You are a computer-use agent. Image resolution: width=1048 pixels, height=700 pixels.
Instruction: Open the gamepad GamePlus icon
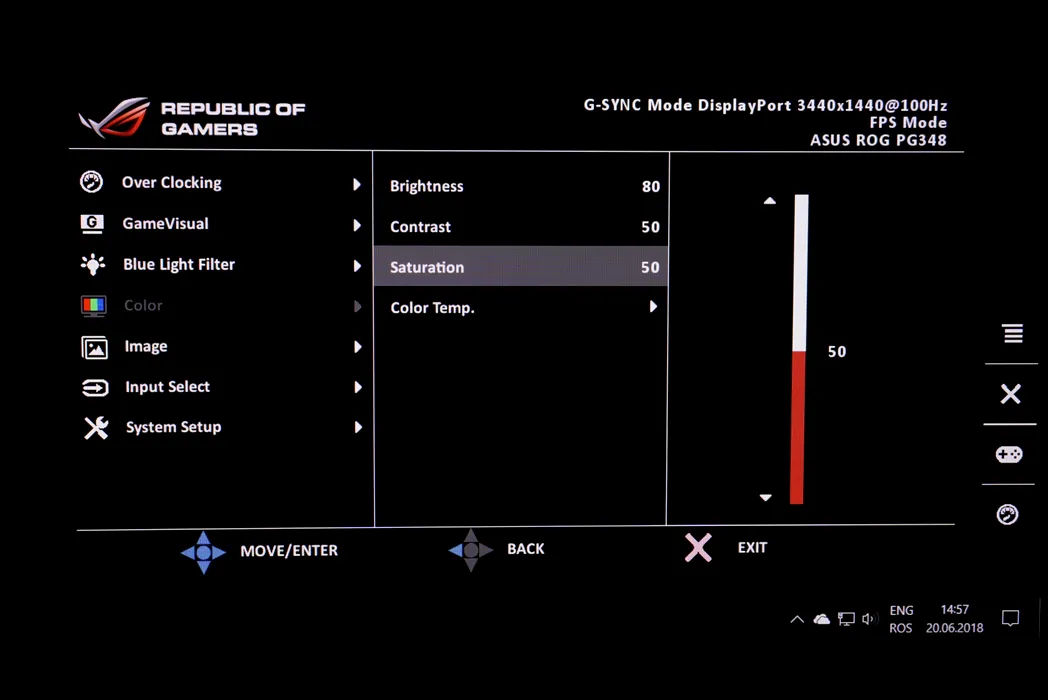tap(1008, 455)
